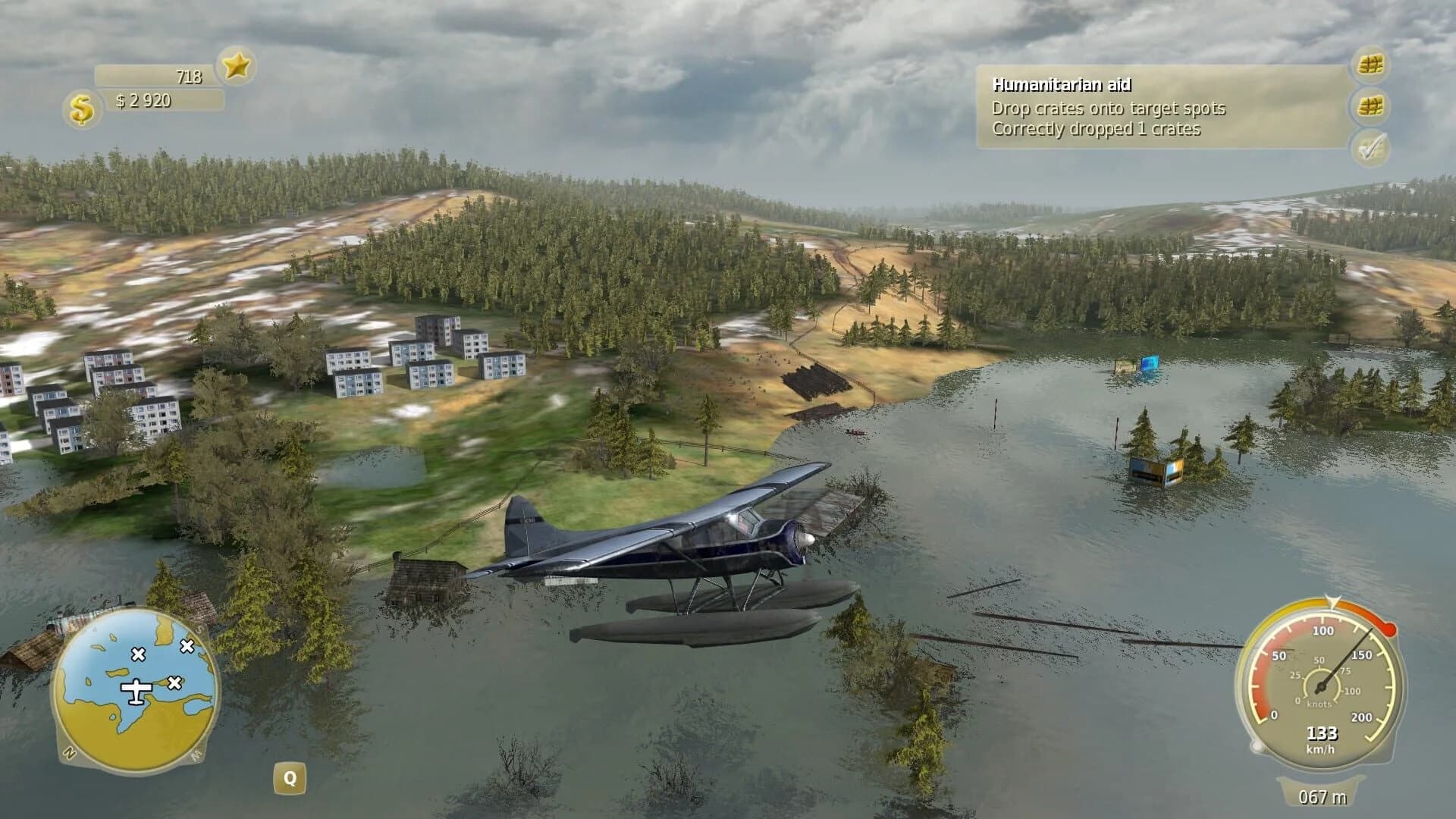Image resolution: width=1456 pixels, height=819 pixels.
Task: Select the Correctly dropped 1 crates status line
Action: (x=1097, y=130)
